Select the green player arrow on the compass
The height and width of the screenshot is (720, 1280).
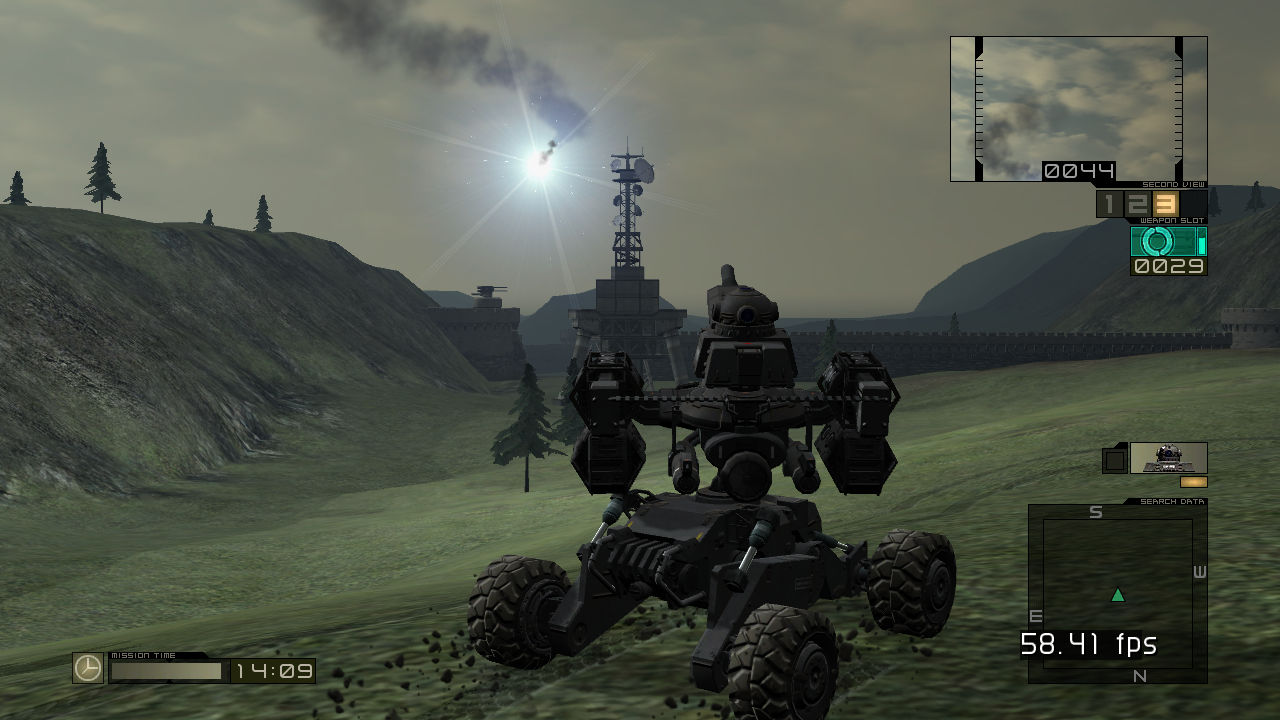tap(1117, 593)
